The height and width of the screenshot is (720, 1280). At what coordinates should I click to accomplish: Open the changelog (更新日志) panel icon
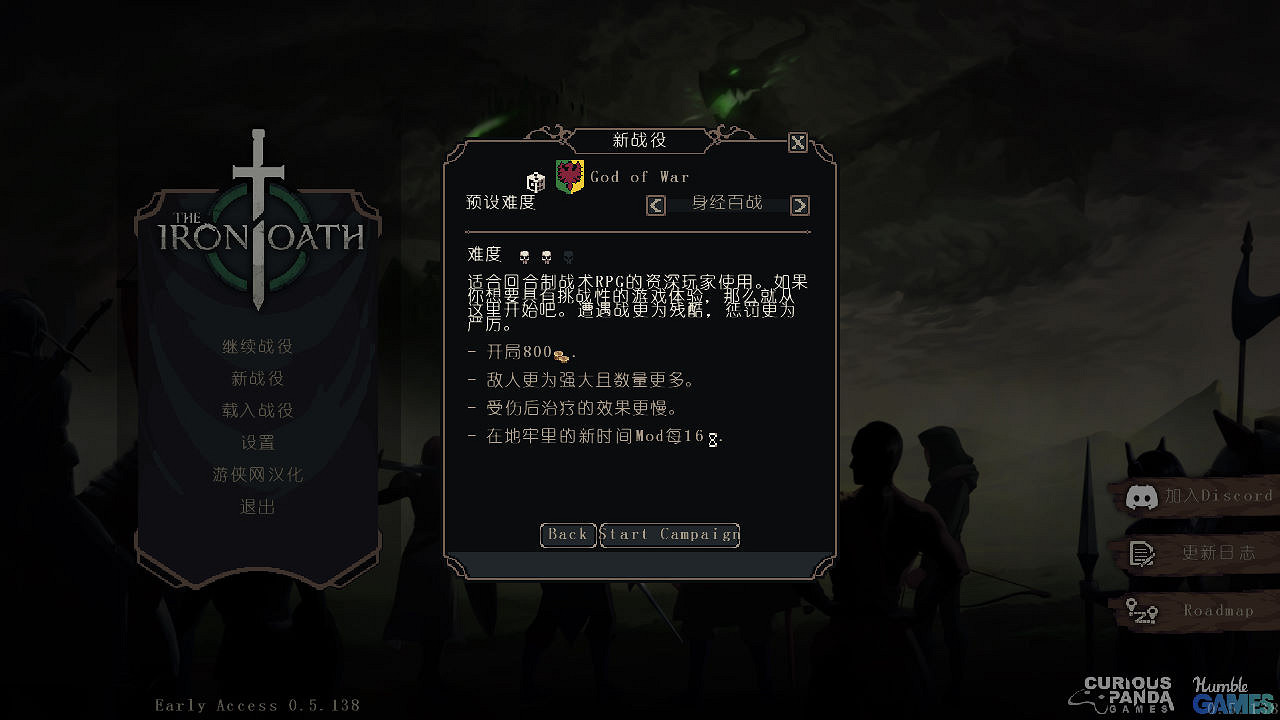1141,553
